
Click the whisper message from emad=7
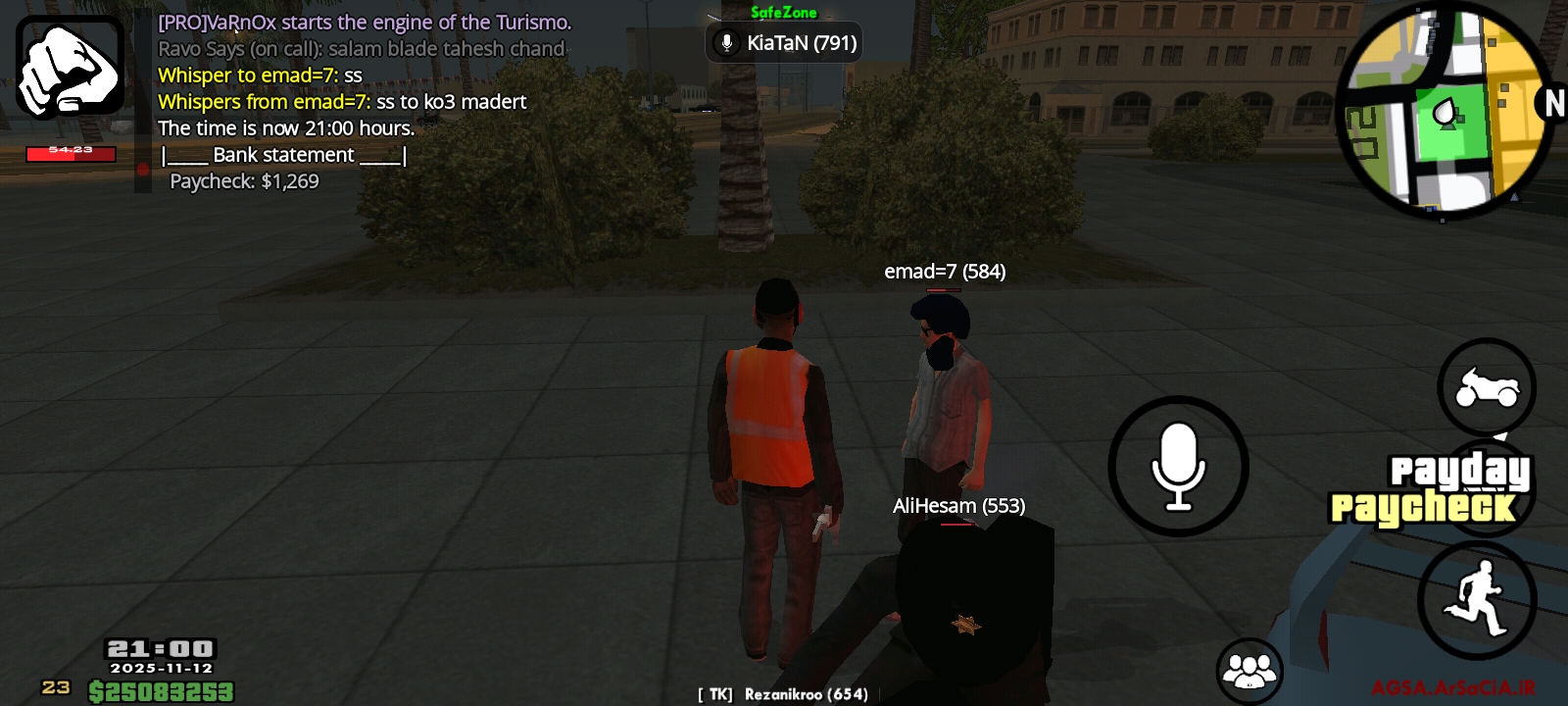[x=343, y=101]
